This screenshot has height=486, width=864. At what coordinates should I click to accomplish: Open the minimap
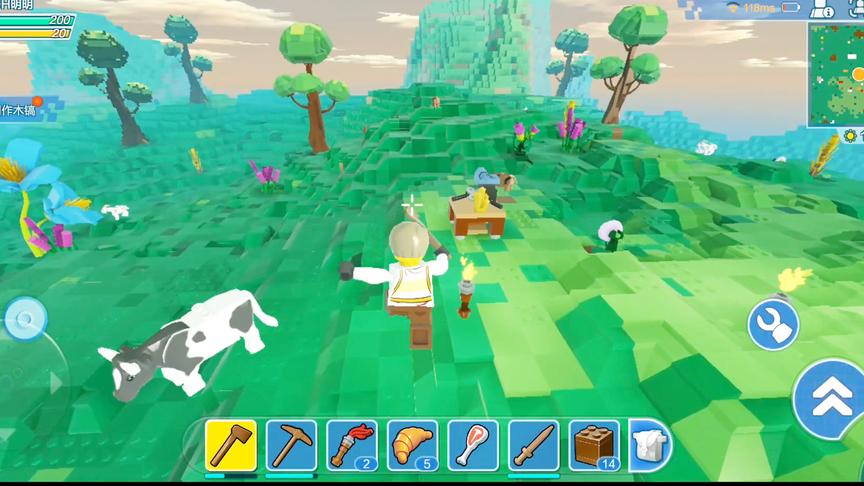pyautogui.click(x=837, y=73)
